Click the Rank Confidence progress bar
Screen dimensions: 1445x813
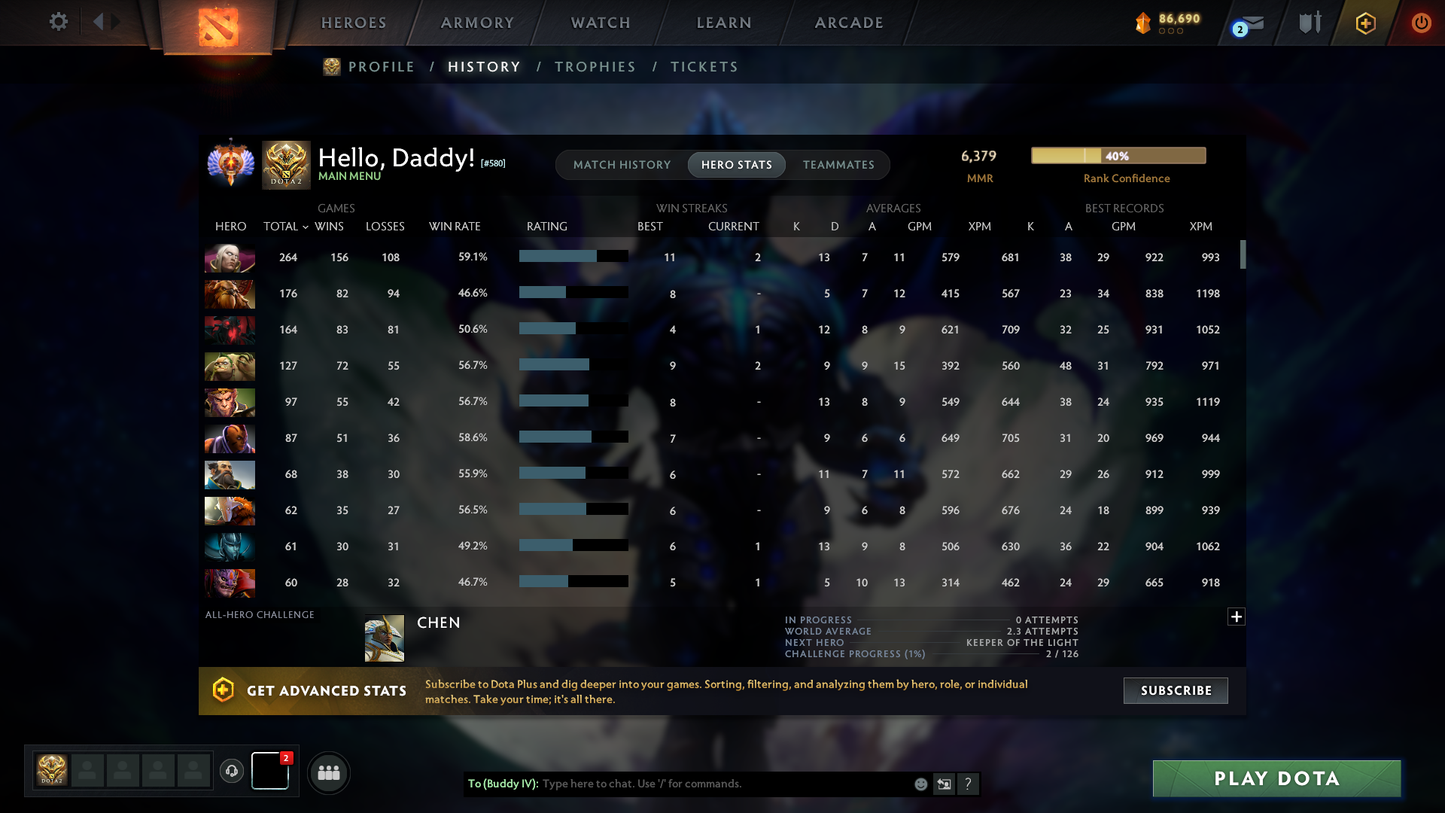1118,155
